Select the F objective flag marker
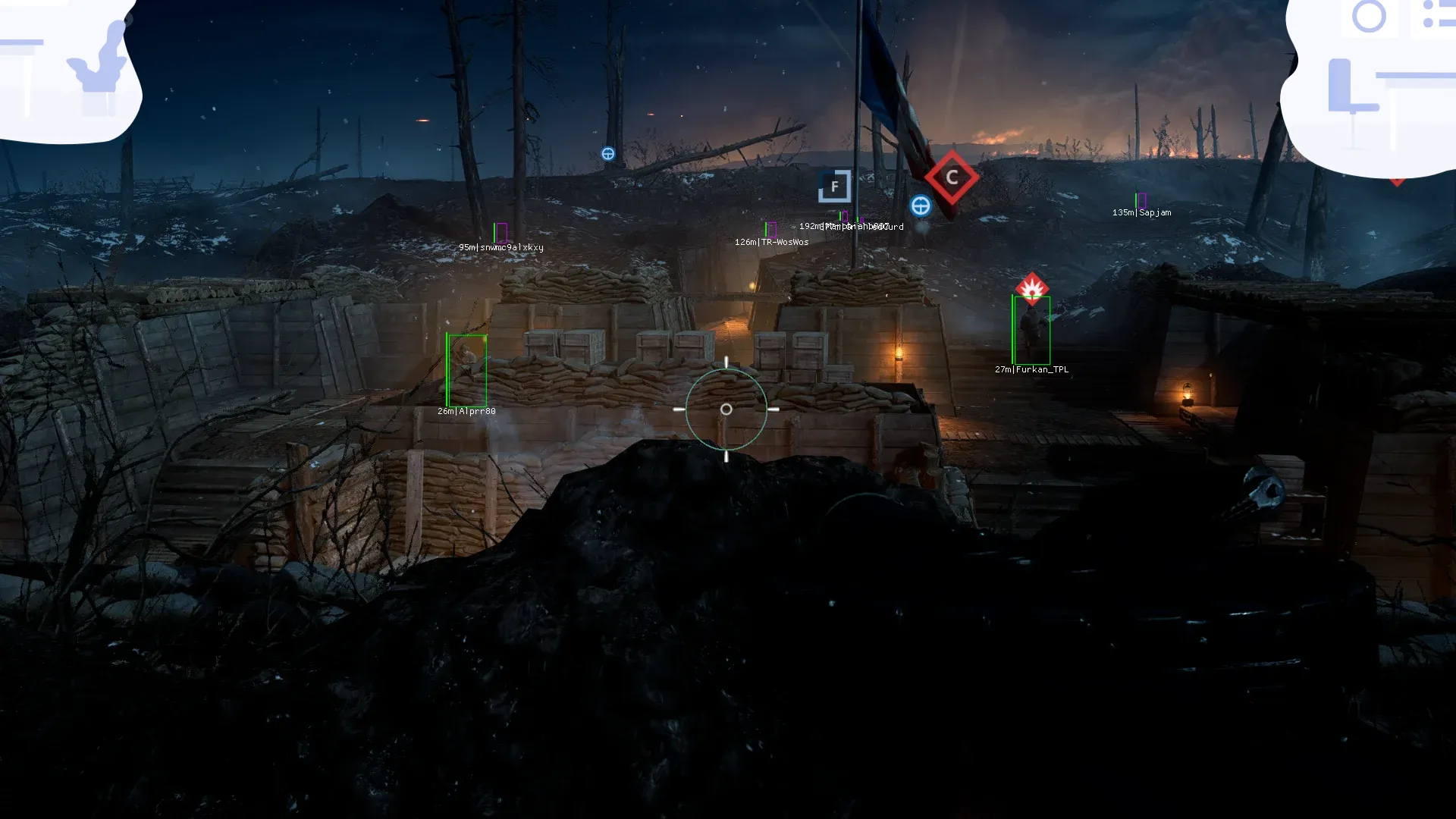The width and height of the screenshot is (1456, 819). pos(834,186)
